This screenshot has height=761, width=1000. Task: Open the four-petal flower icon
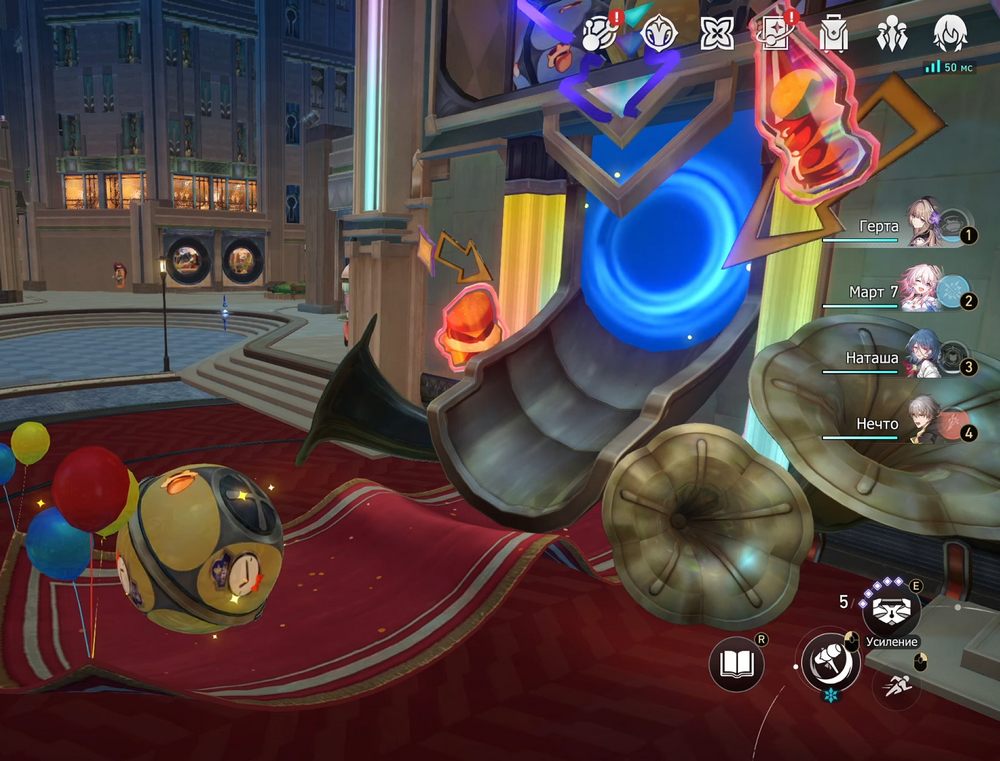pos(717,34)
